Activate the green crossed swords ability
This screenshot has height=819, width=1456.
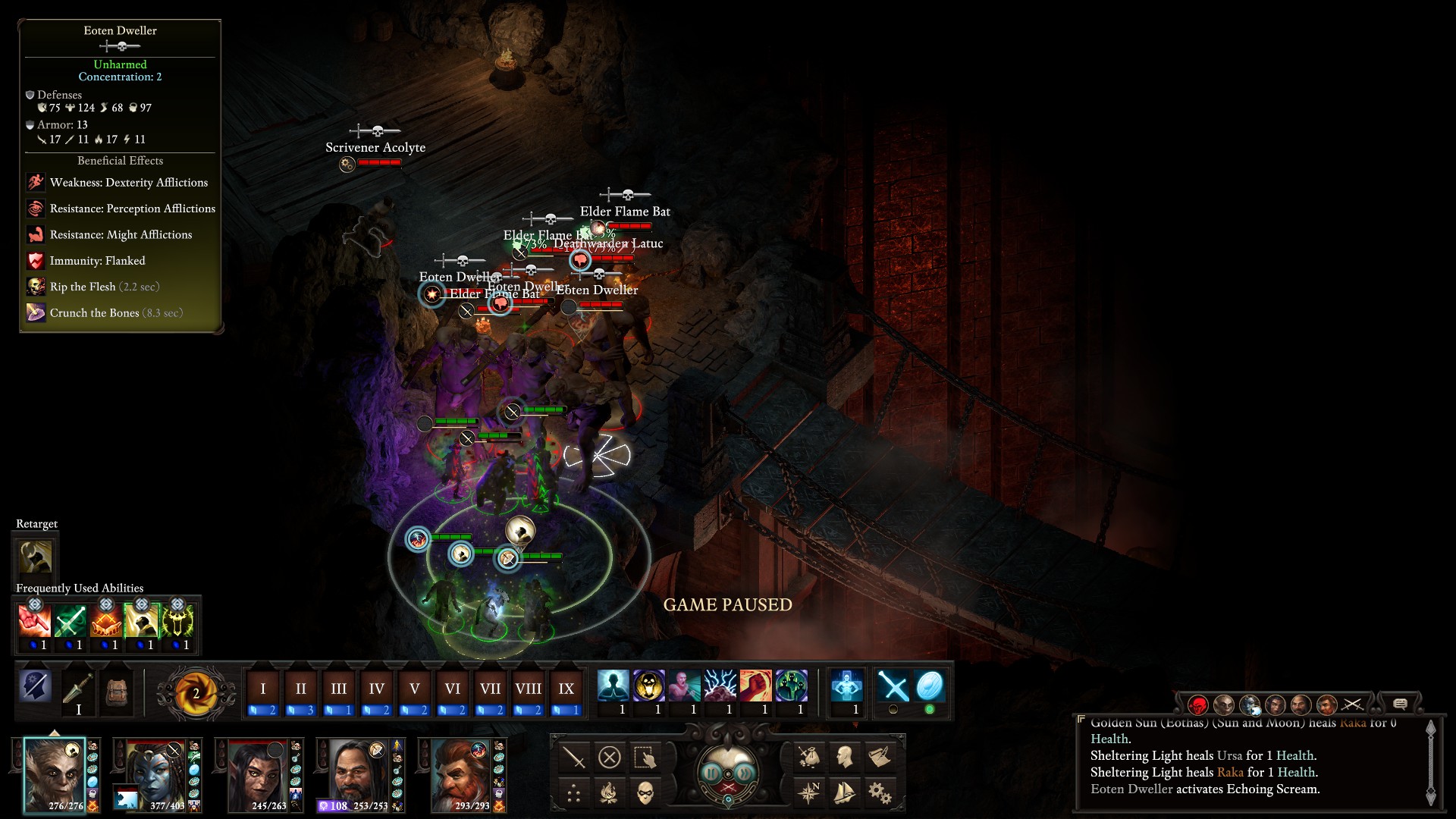(x=70, y=622)
